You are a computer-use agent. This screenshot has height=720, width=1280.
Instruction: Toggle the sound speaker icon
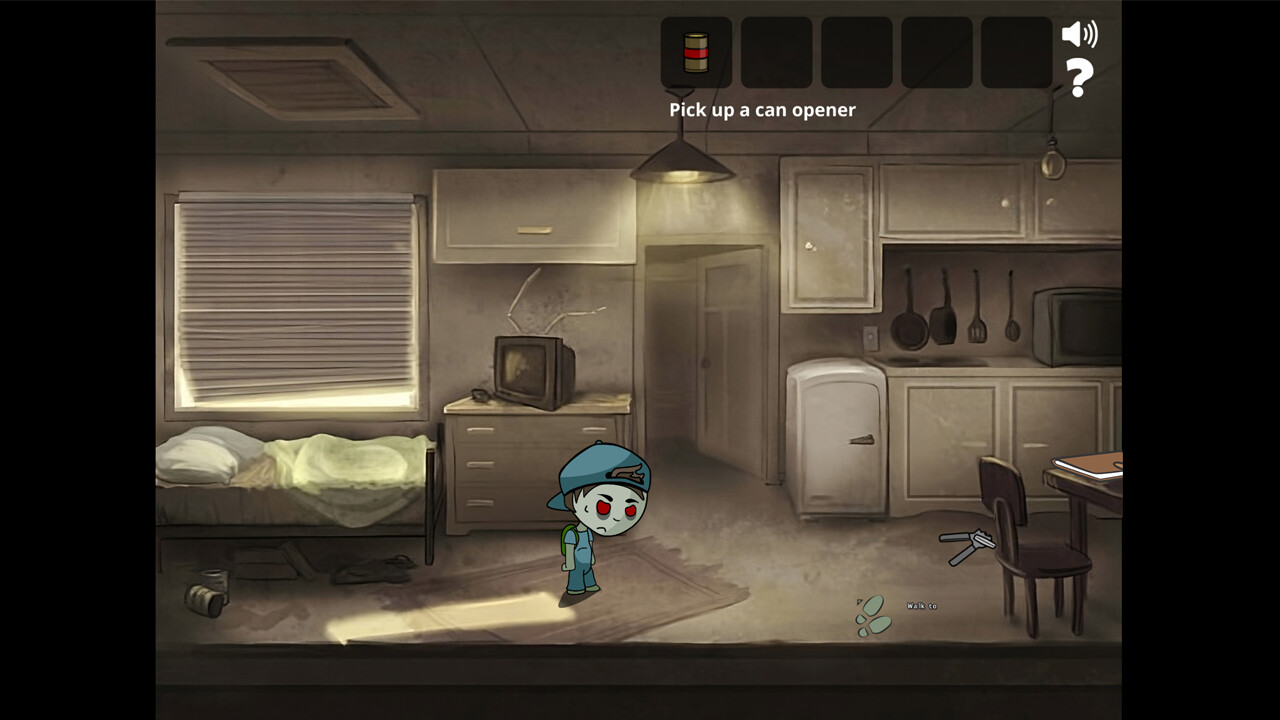tap(1078, 34)
